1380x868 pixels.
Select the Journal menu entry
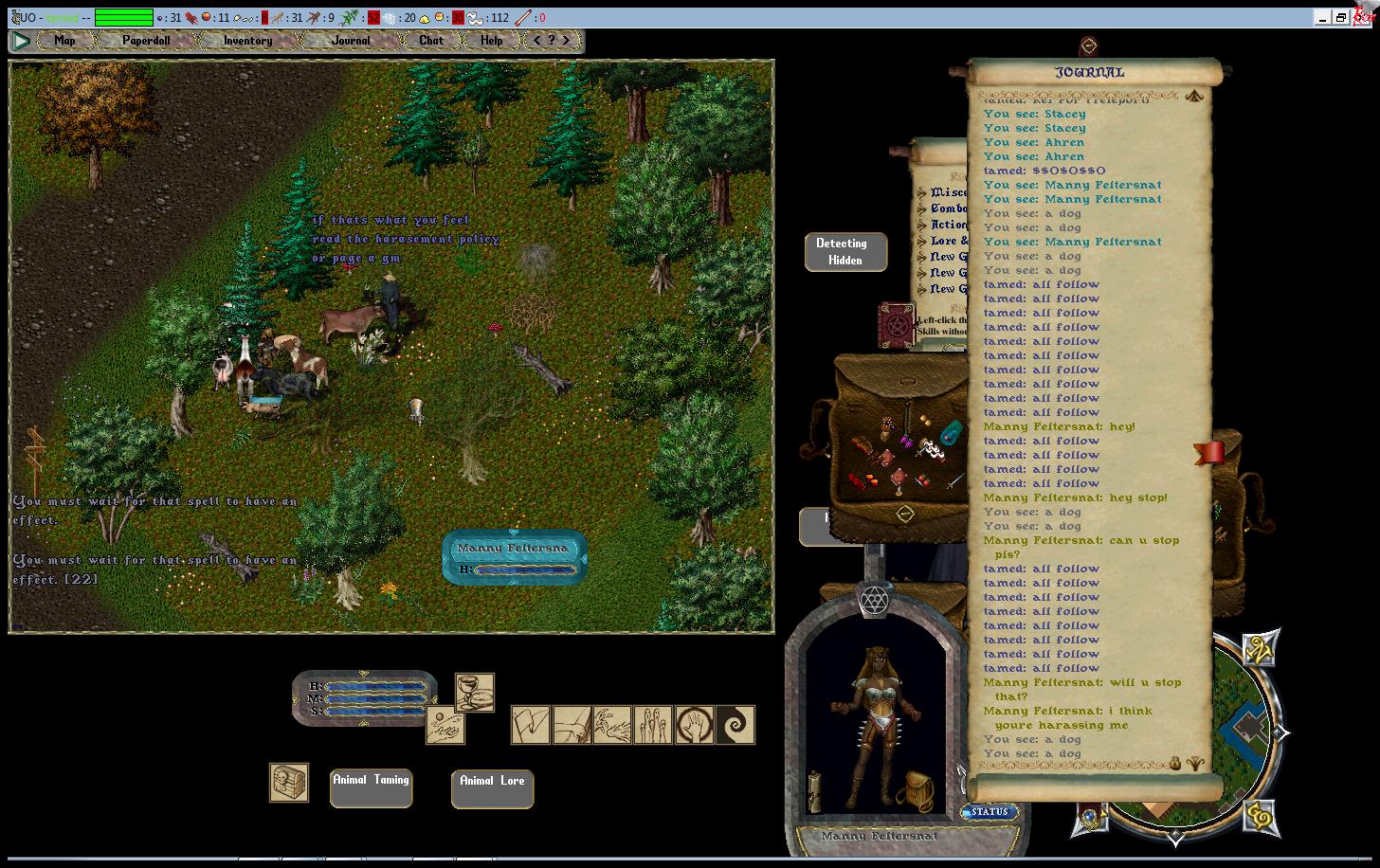(x=351, y=41)
